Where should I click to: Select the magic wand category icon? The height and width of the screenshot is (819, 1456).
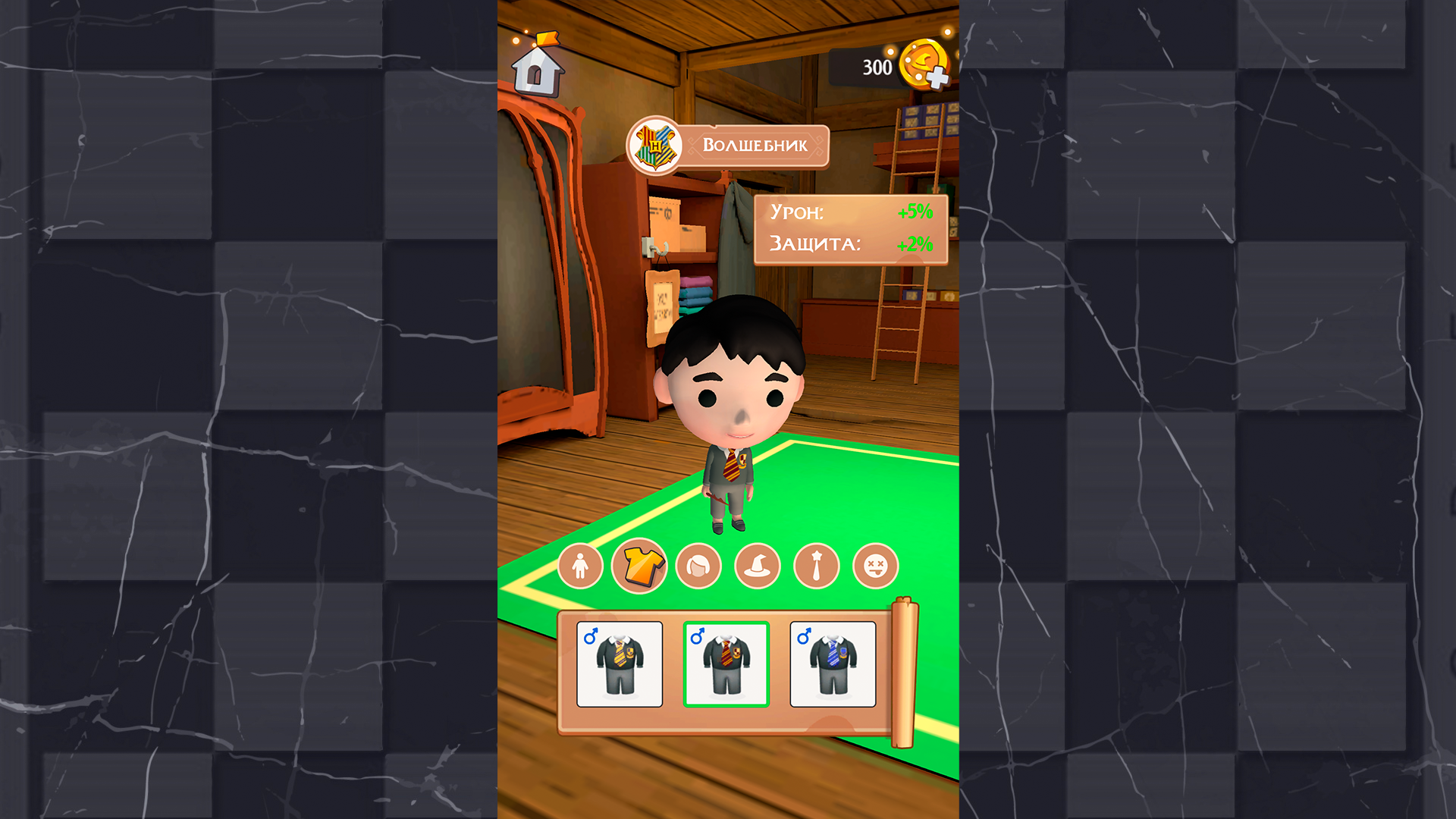(x=816, y=565)
